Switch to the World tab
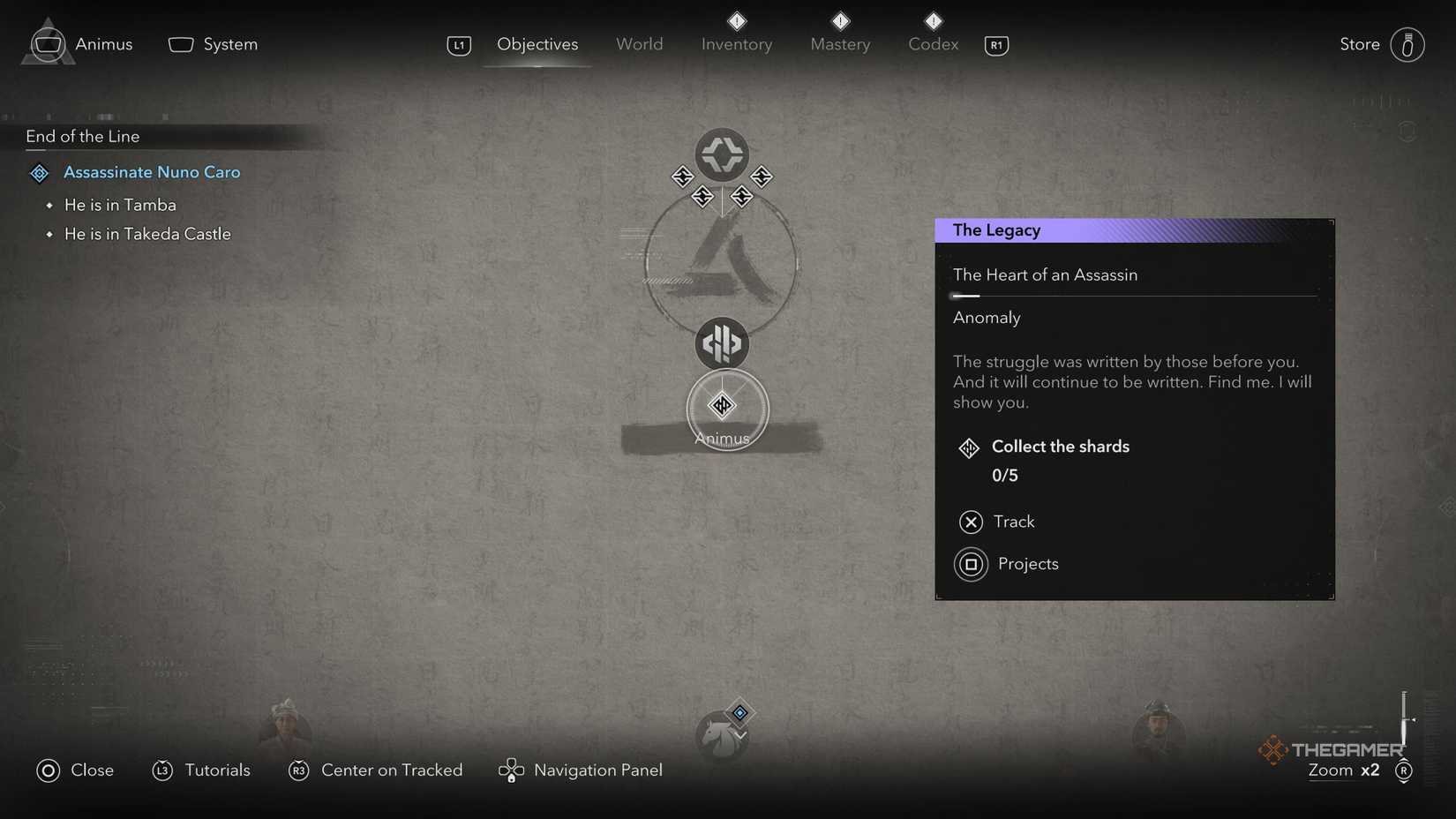 pyautogui.click(x=639, y=44)
